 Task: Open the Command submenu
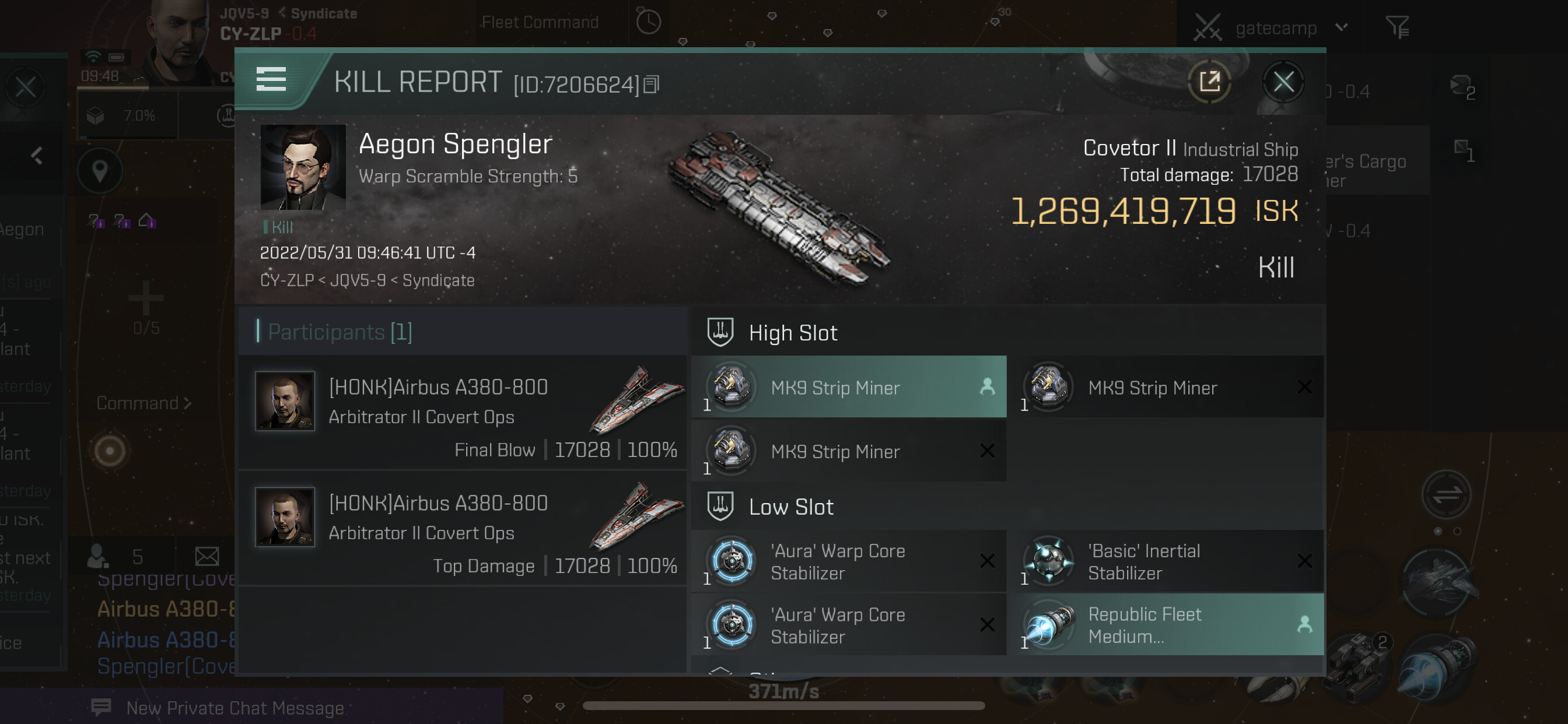pyautogui.click(x=143, y=403)
